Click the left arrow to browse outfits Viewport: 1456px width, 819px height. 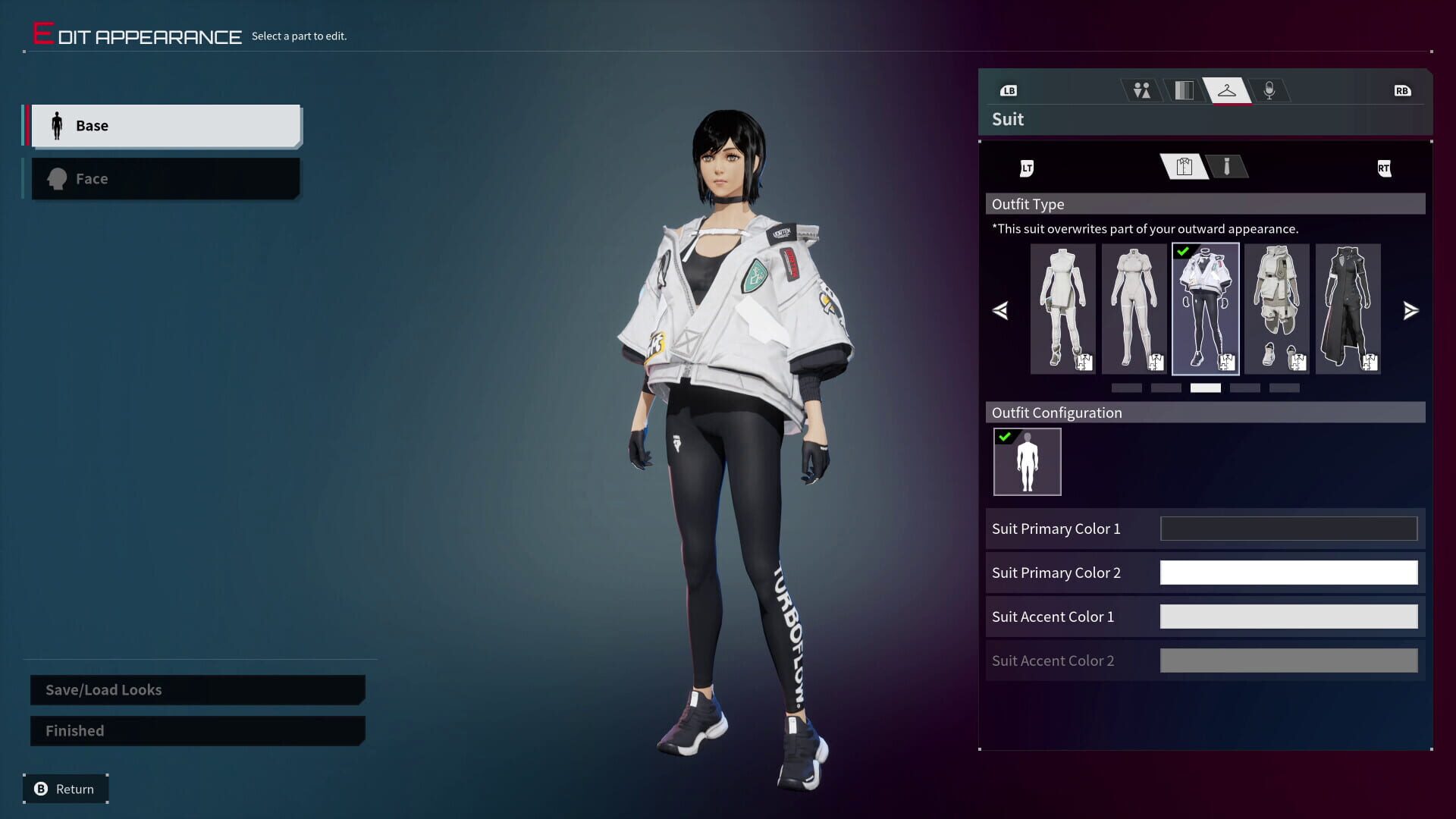[1001, 309]
